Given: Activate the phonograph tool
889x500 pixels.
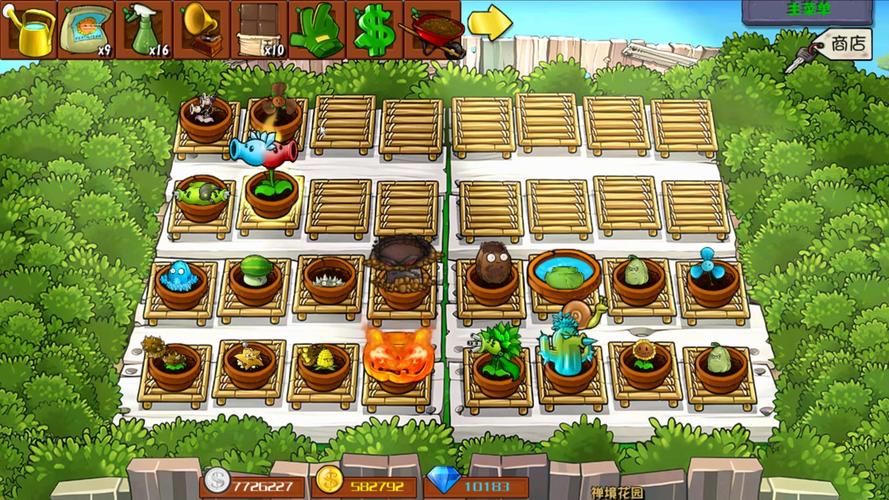Looking at the screenshot, I should (x=202, y=30).
